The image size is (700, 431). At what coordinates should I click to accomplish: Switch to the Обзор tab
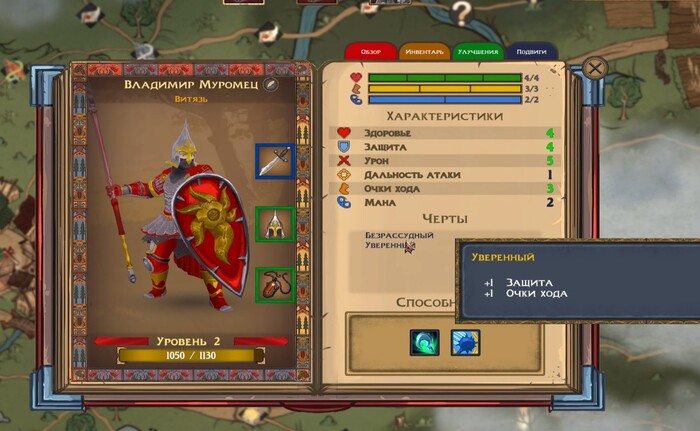[x=370, y=51]
